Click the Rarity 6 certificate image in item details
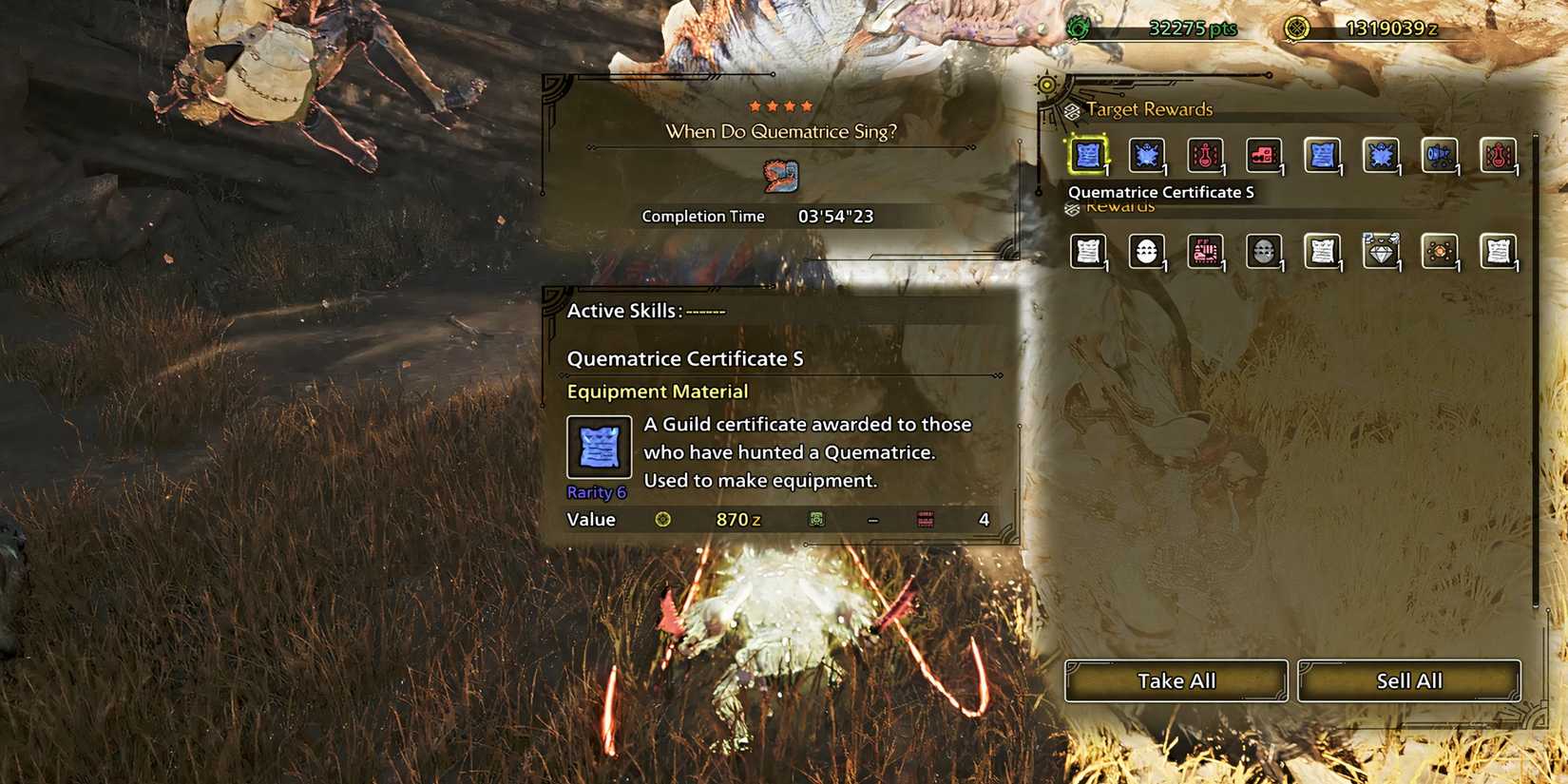This screenshot has height=784, width=1568. [600, 447]
